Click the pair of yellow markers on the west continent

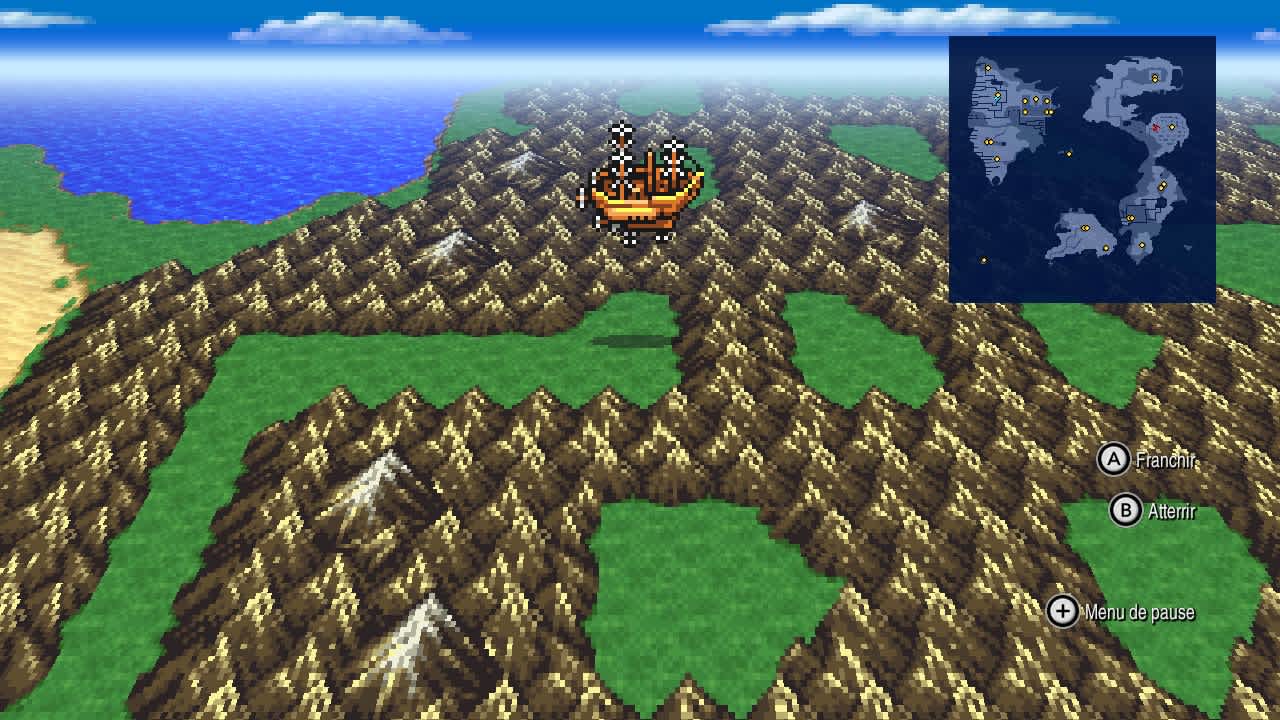coord(988,141)
